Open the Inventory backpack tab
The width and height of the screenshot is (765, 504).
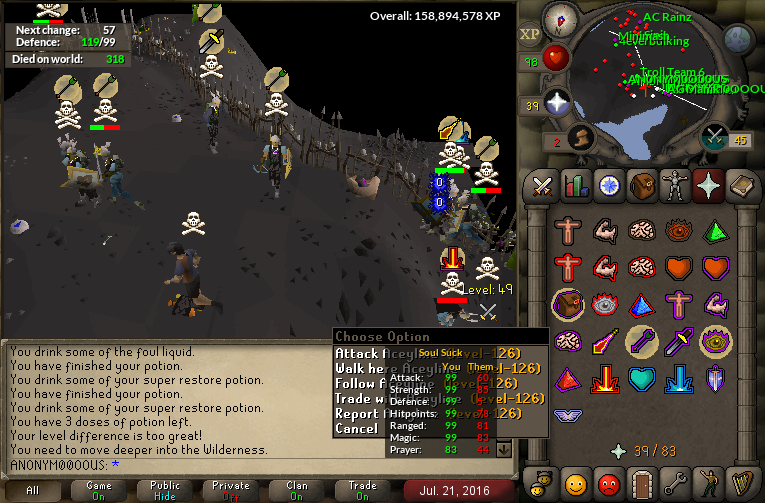pyautogui.click(x=641, y=185)
